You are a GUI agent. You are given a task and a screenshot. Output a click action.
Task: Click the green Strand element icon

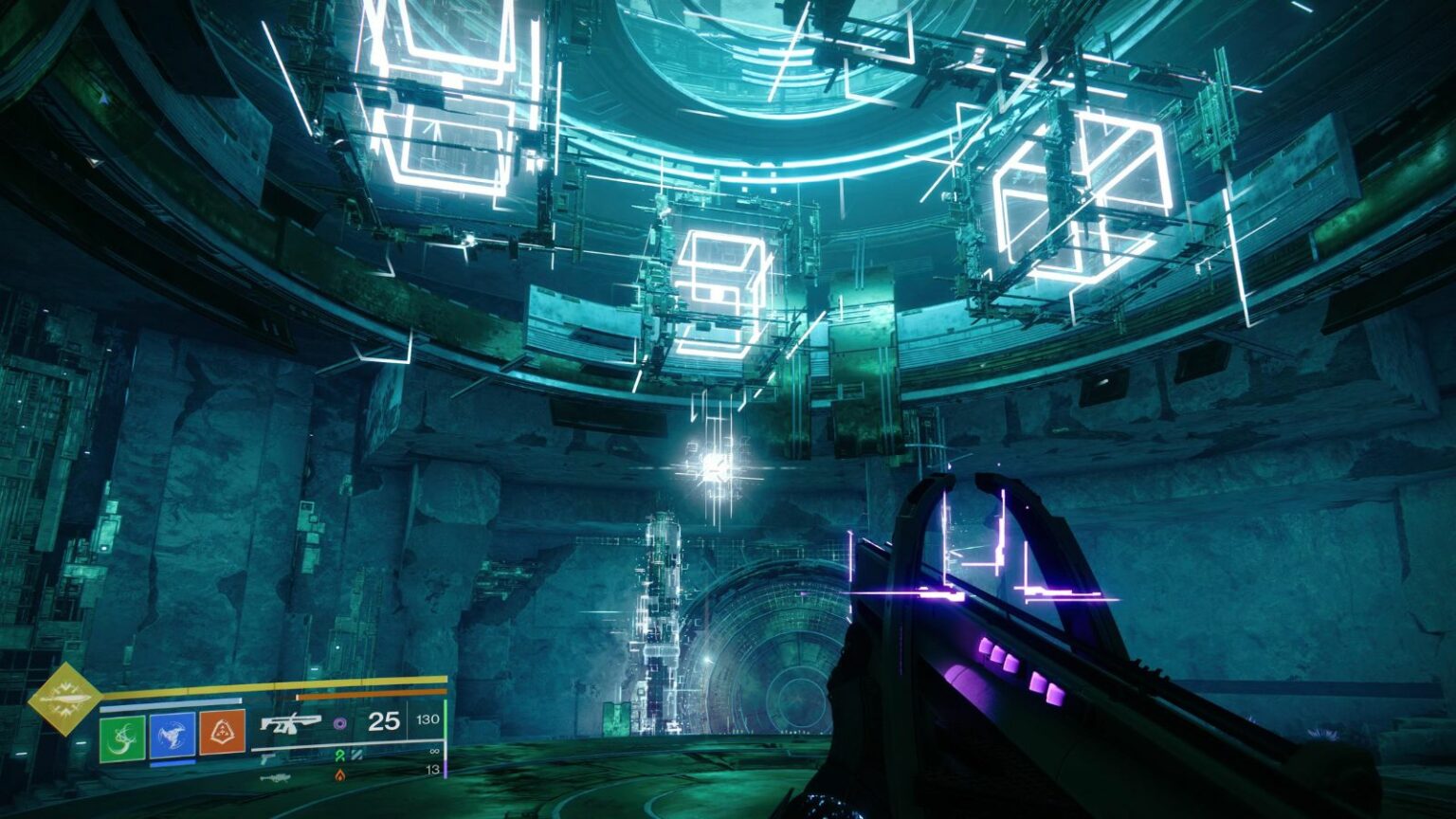pos(338,755)
